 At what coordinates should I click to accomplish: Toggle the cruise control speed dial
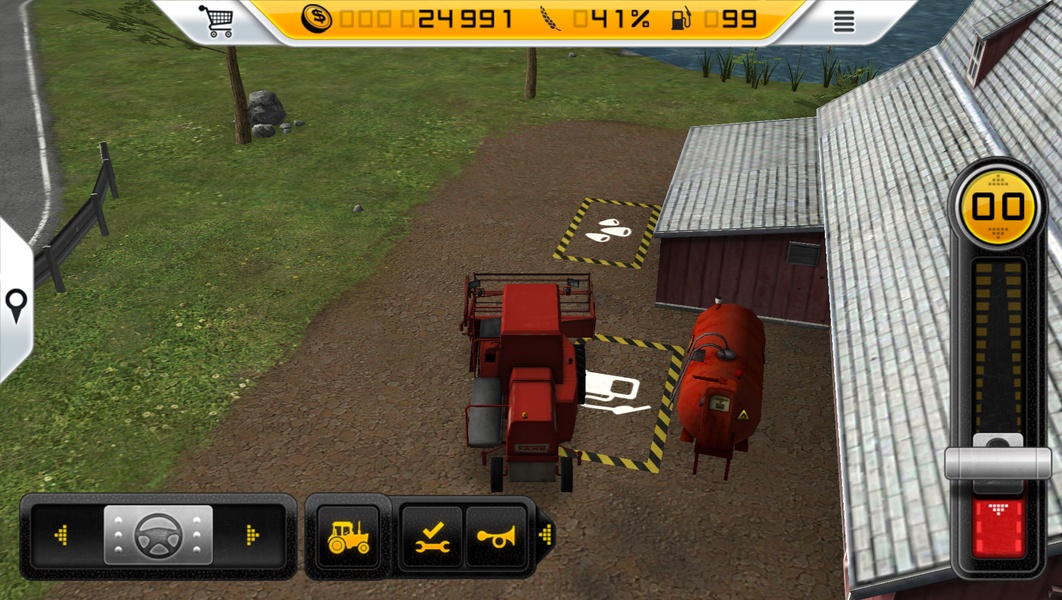point(998,207)
